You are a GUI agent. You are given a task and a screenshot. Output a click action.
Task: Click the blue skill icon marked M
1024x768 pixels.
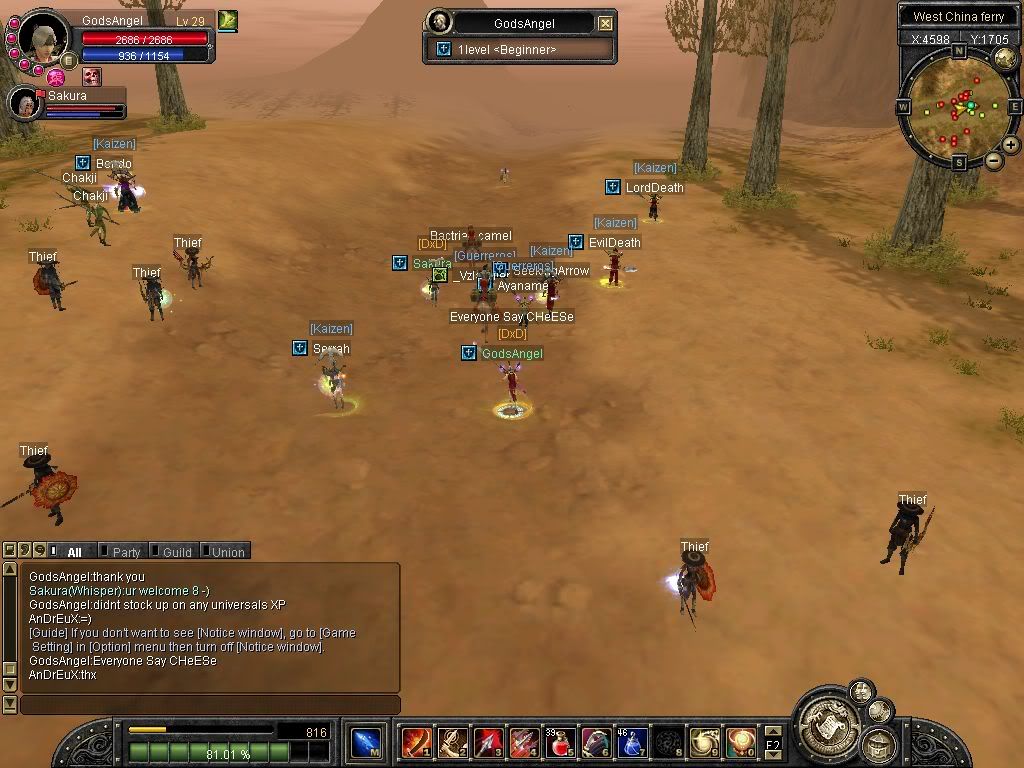[x=366, y=742]
